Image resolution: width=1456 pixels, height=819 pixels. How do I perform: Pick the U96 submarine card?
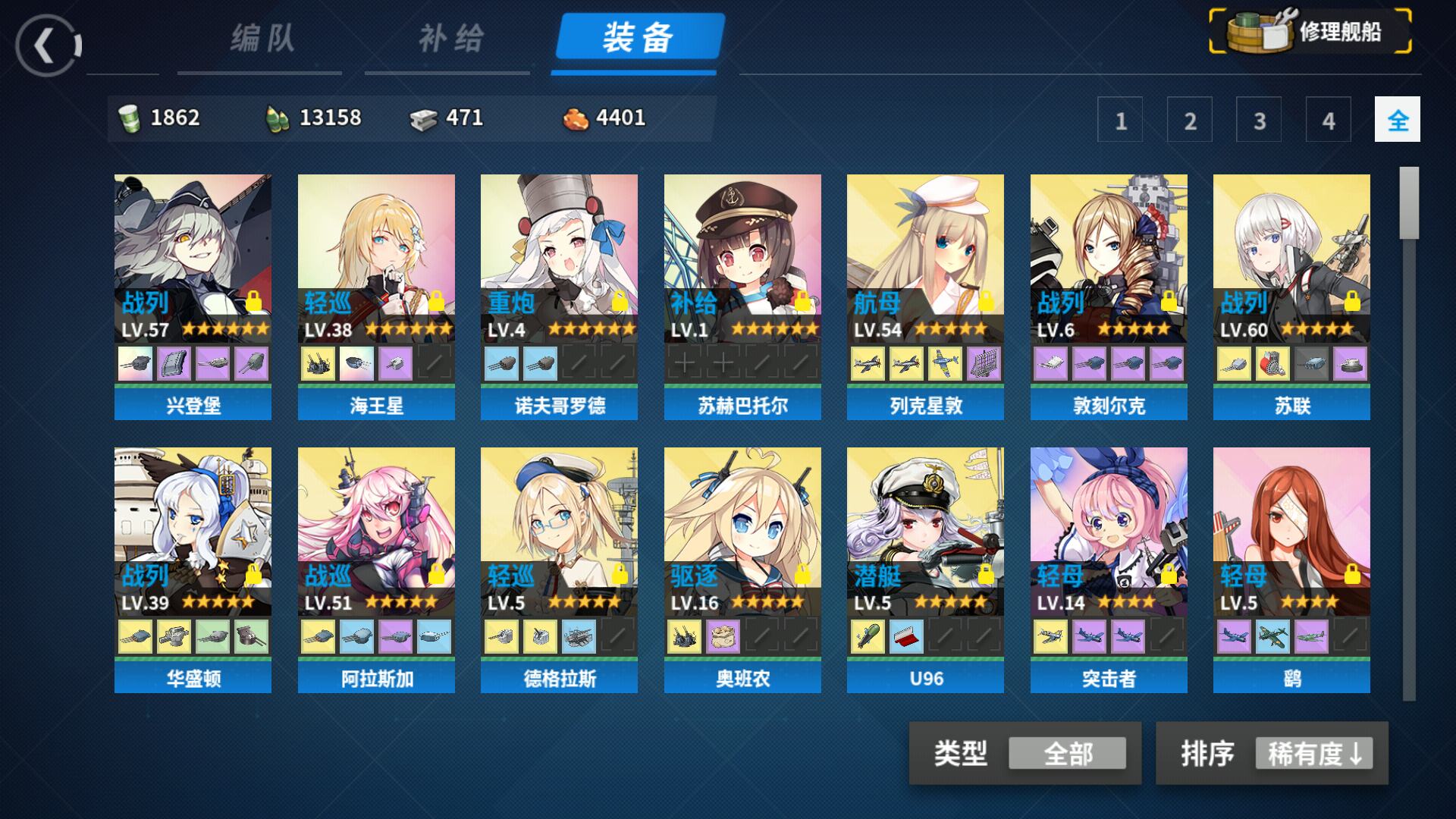pos(925,569)
